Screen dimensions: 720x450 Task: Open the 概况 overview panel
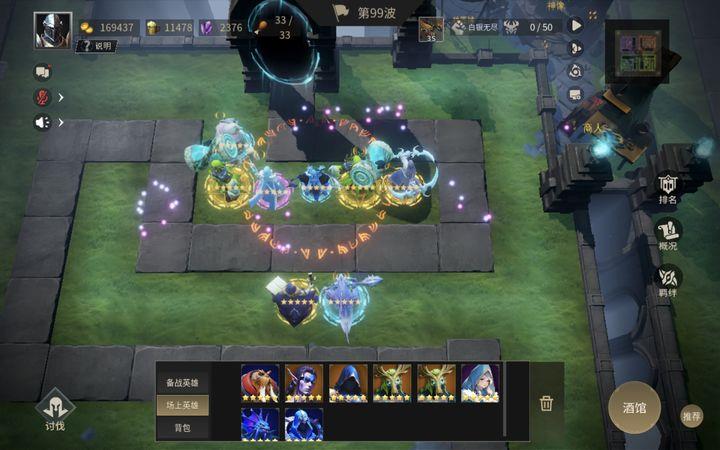668,234
